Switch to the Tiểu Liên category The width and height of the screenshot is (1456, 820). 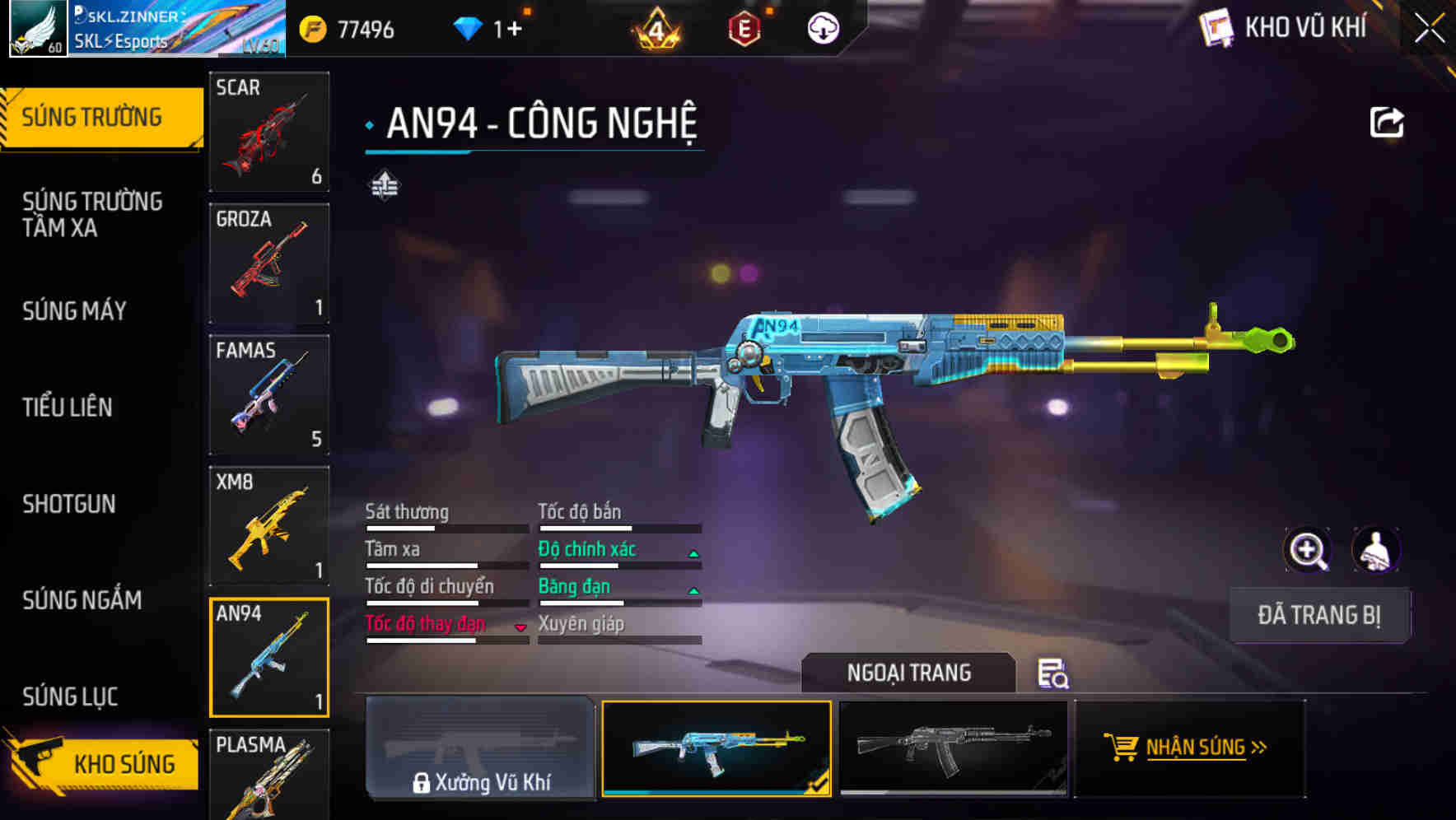[x=68, y=408]
